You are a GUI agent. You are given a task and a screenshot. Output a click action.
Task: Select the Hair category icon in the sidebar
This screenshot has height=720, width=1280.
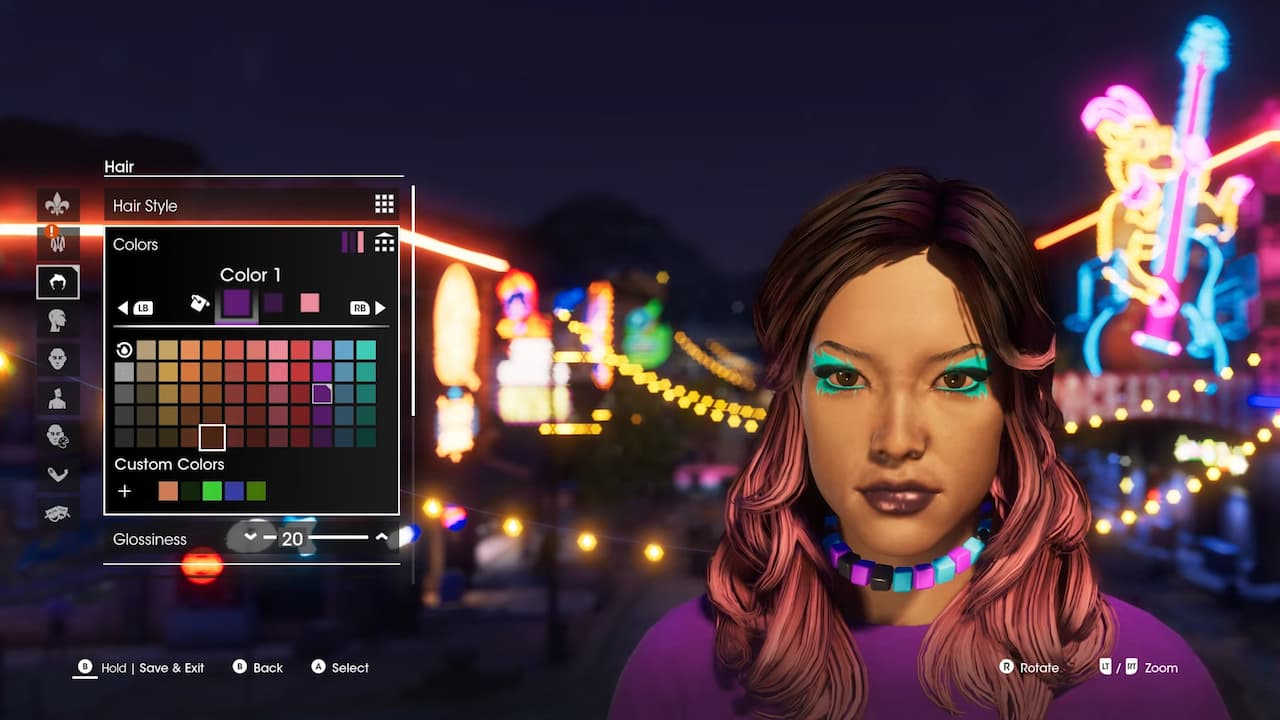click(x=57, y=282)
